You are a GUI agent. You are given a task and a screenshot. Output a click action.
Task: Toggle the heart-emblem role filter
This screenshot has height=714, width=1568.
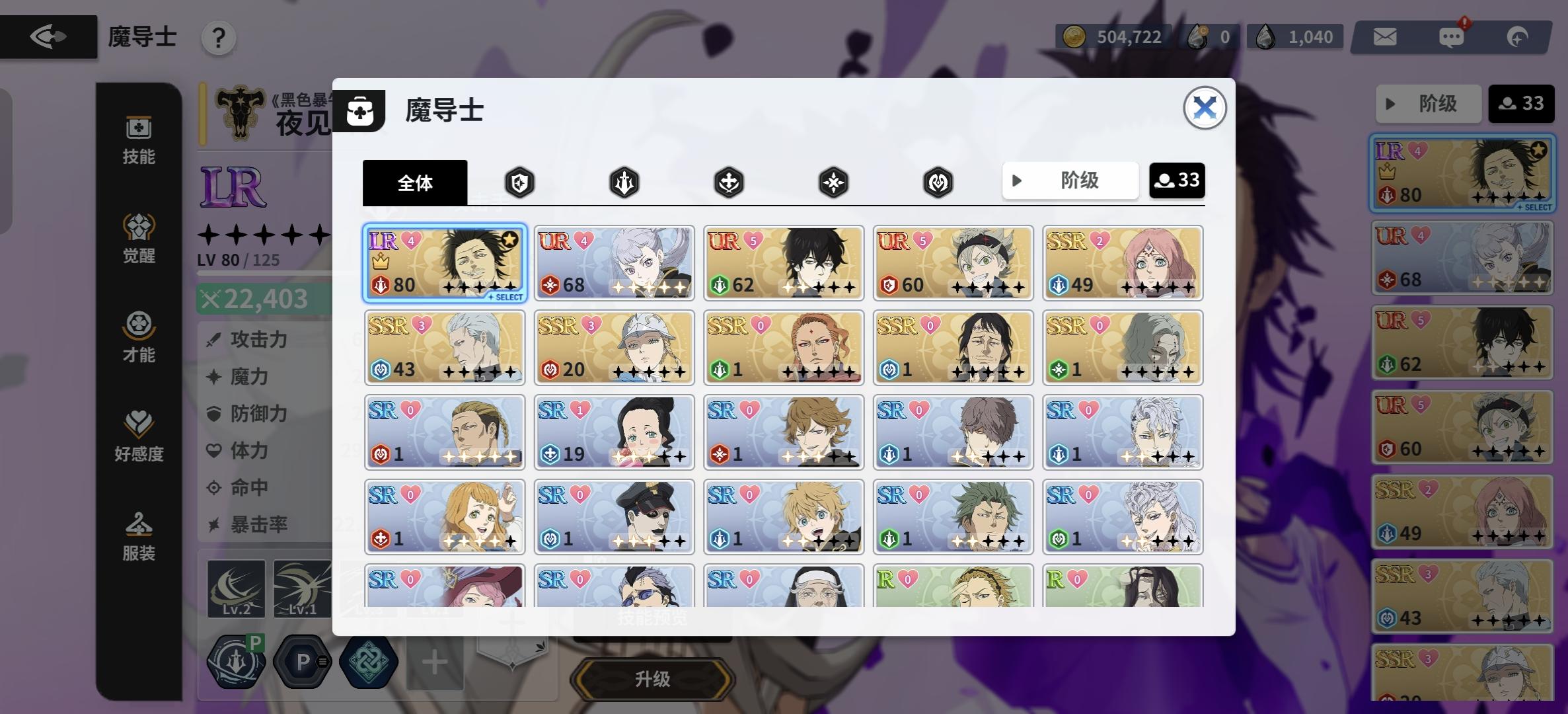click(x=938, y=182)
